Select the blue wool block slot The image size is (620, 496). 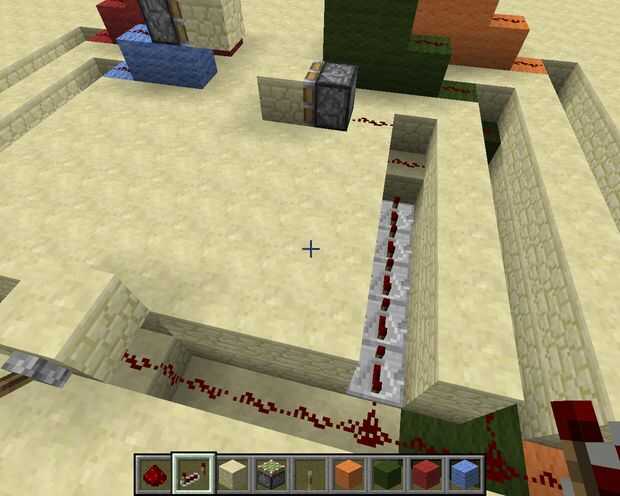pos(463,473)
